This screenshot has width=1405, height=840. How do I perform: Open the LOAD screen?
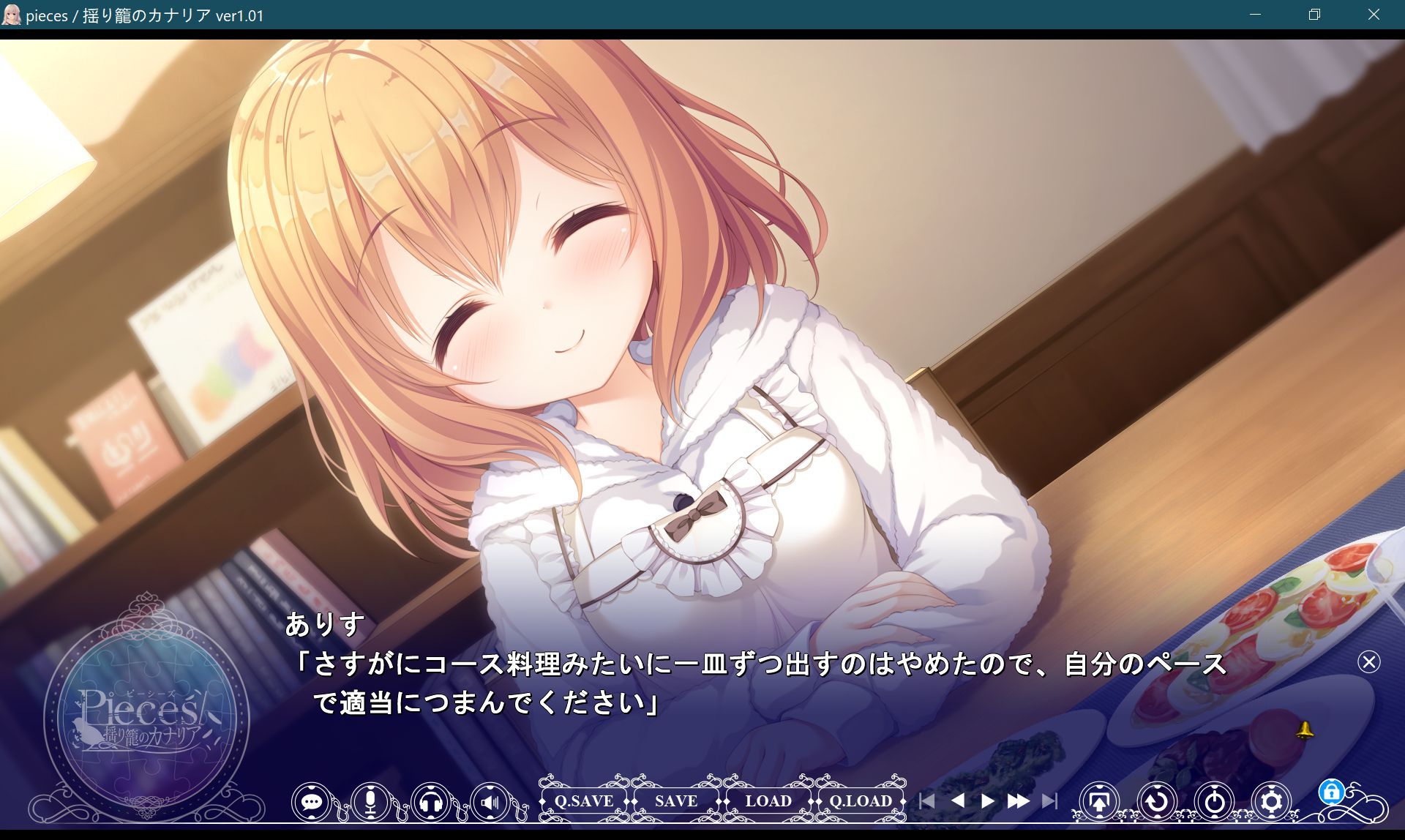coord(767,801)
